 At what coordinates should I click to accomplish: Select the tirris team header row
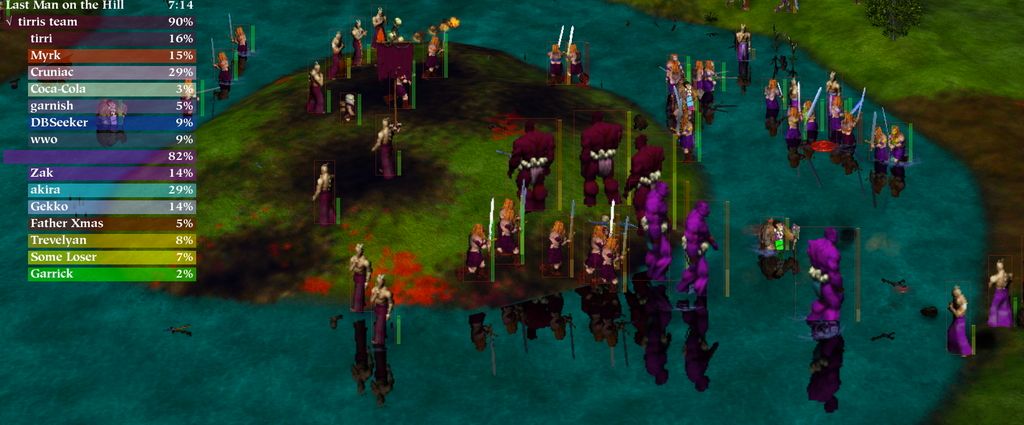point(99,21)
